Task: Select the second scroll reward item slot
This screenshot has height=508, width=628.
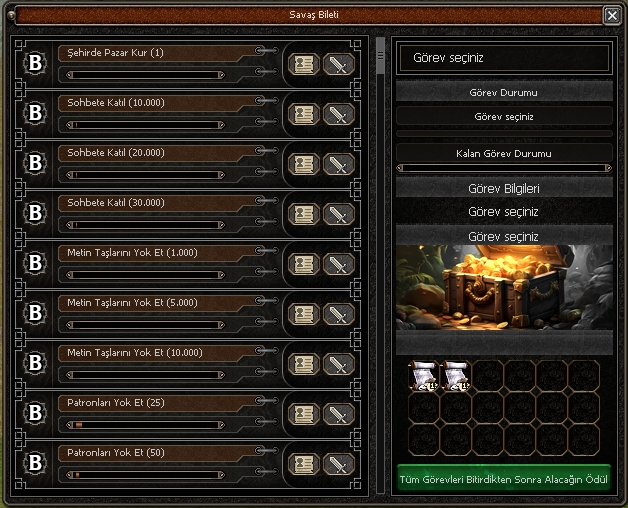Action: (x=456, y=375)
